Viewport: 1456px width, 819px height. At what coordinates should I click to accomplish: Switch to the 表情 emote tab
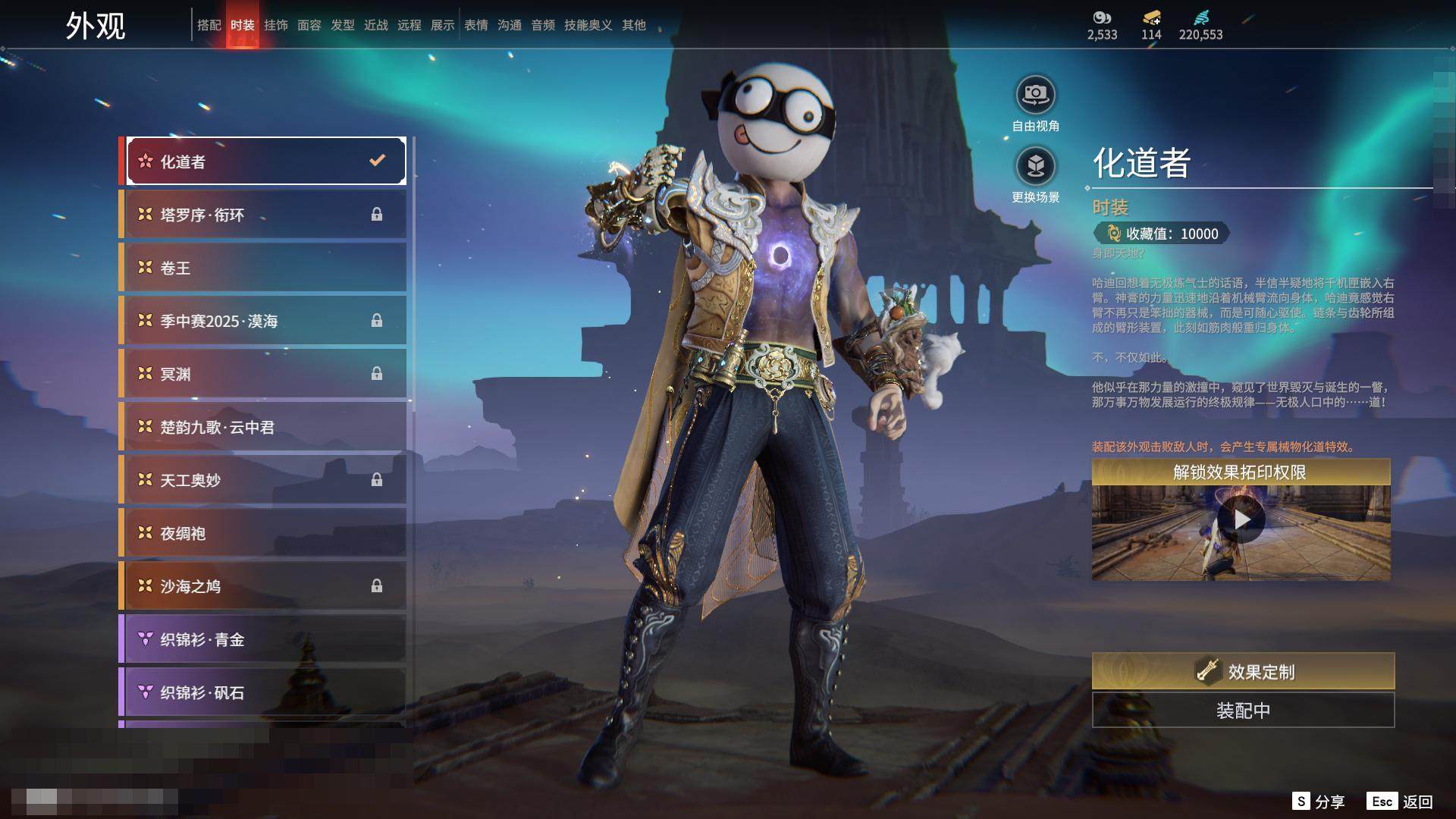click(475, 25)
